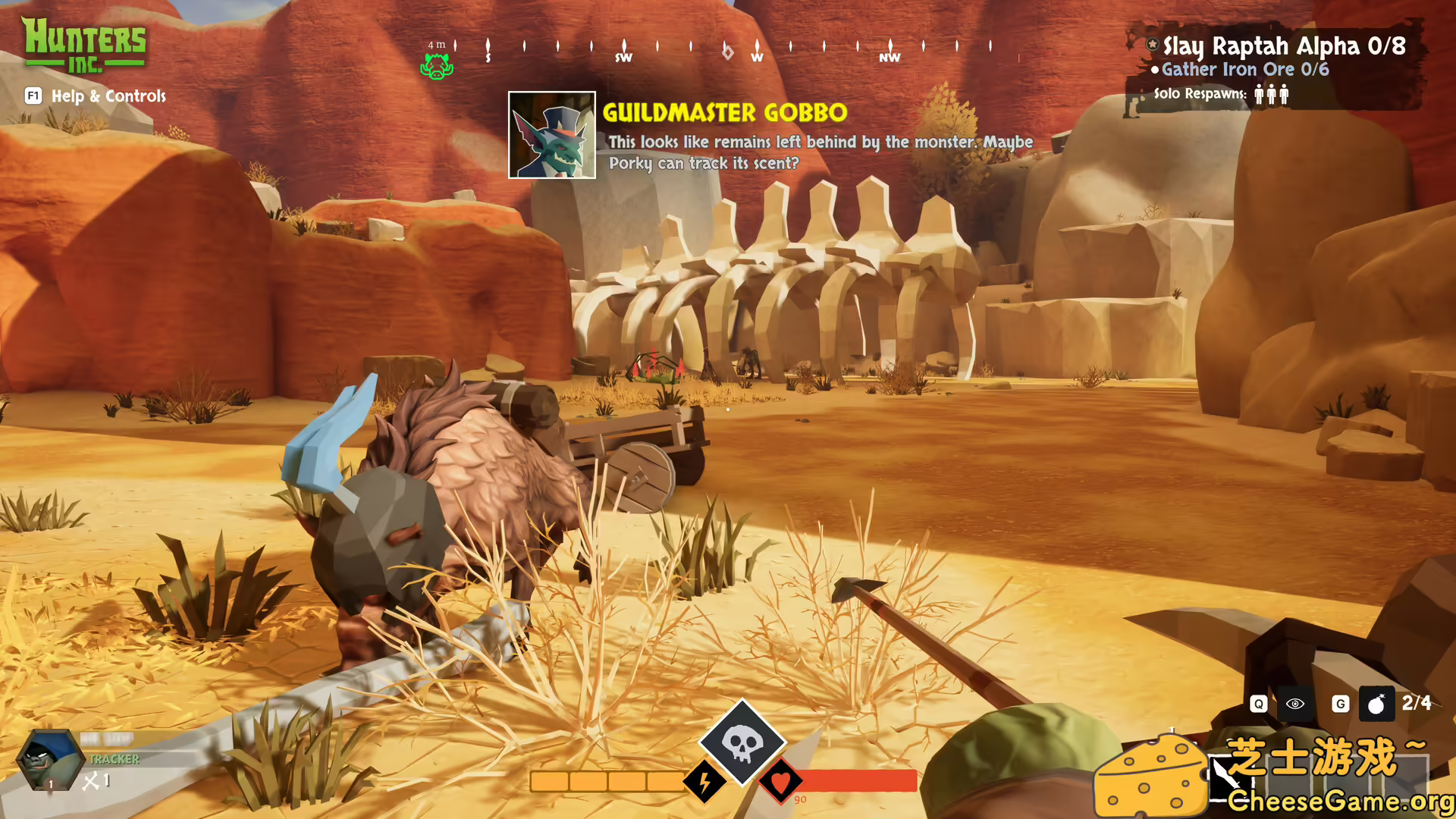This screenshot has width=1456, height=819.
Task: Open Help & Controls via F1 label
Action: [33, 96]
